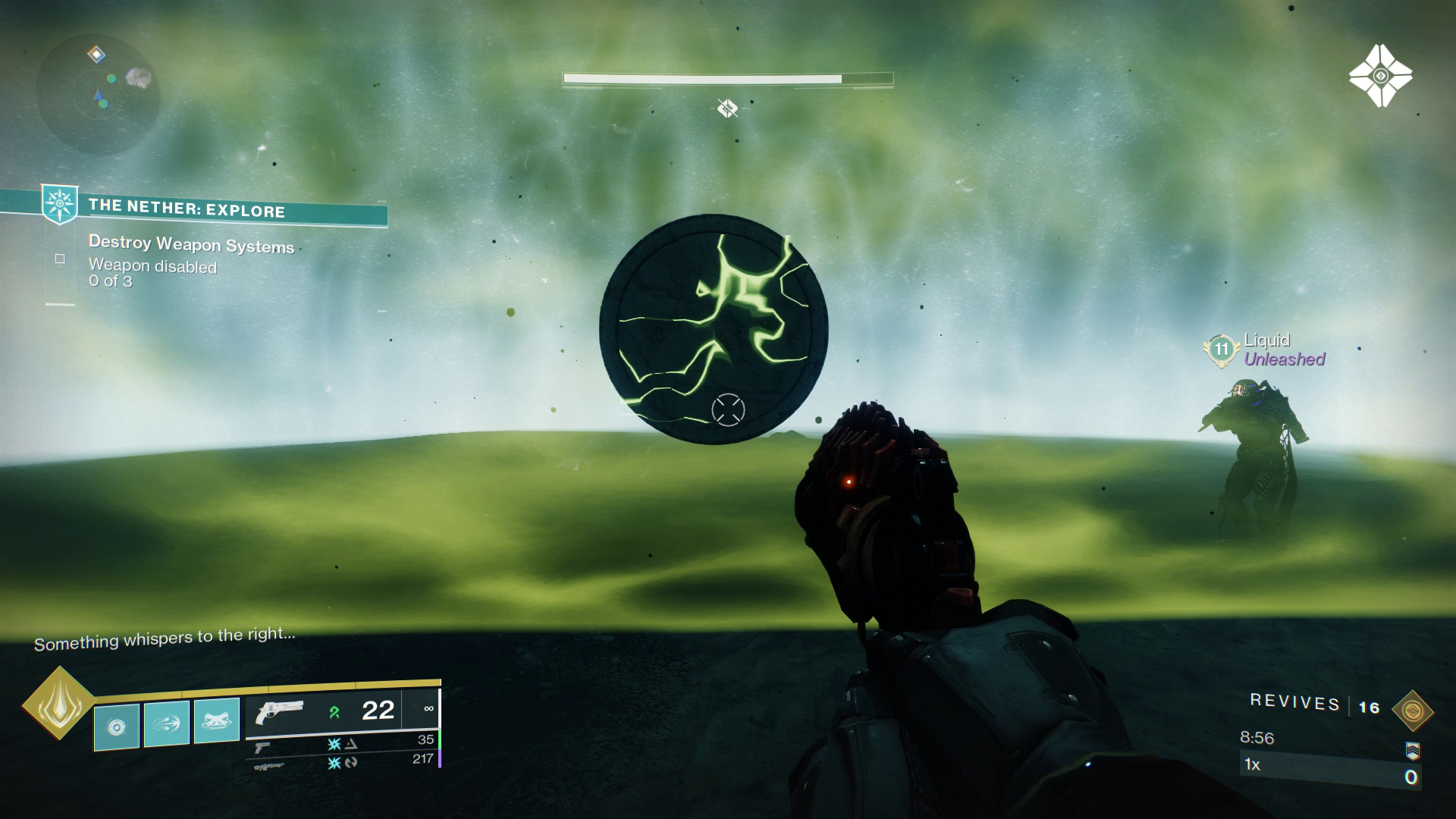Click the Nether: Explore mission shield emblem
This screenshot has width=1456, height=819.
59,205
